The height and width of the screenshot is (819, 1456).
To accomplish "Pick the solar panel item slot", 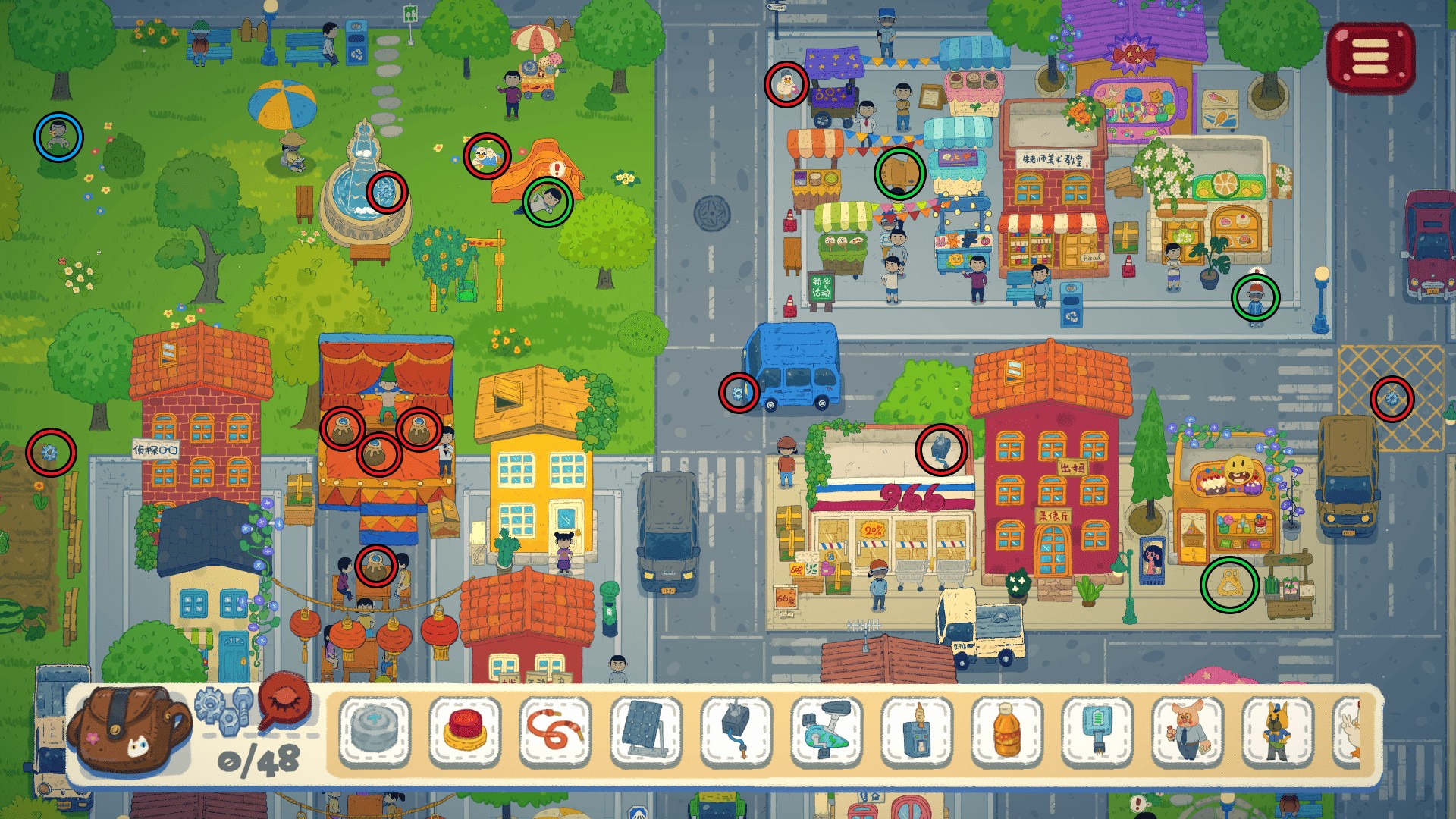I will coord(645,730).
